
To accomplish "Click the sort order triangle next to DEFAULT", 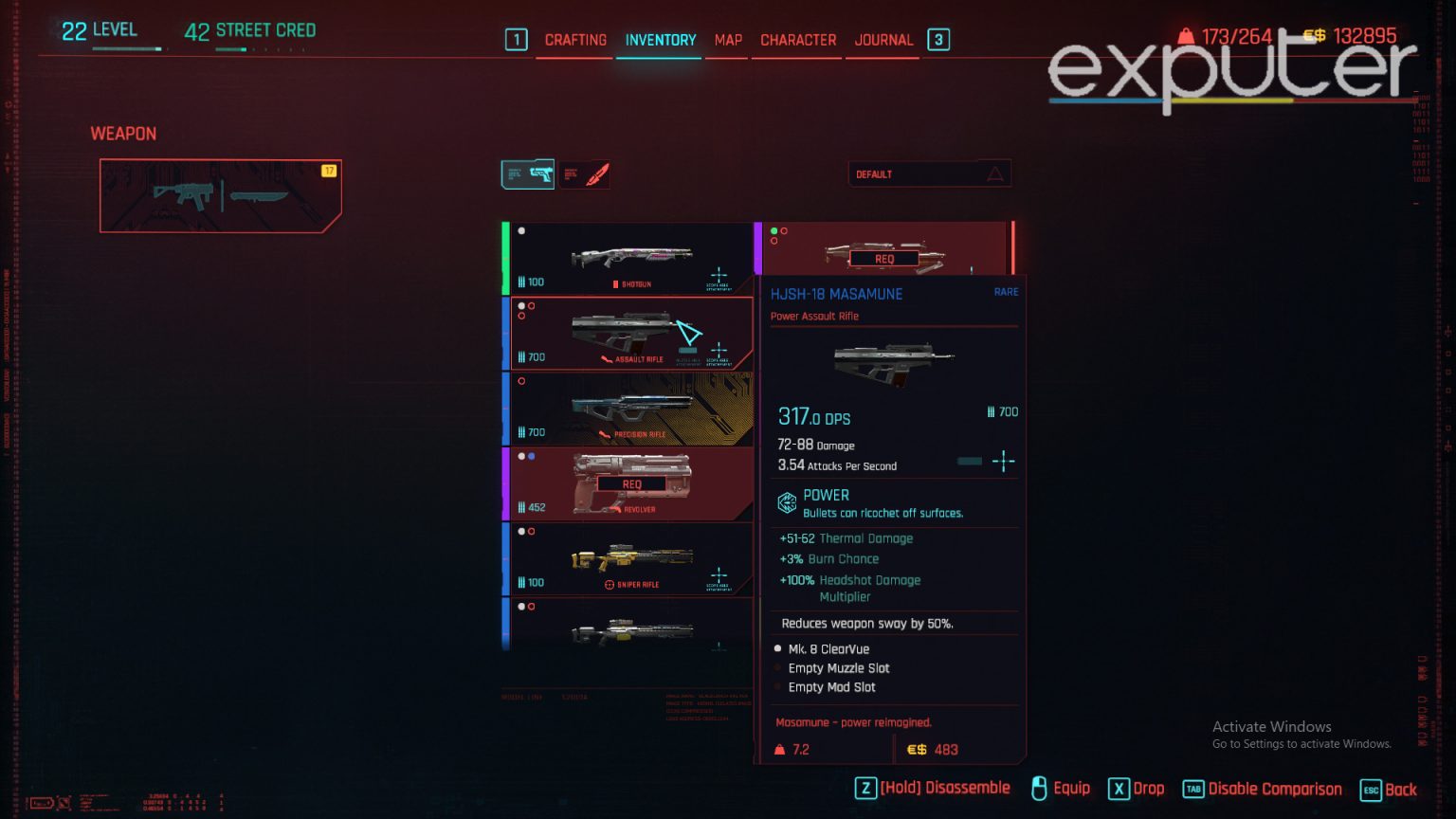I will point(995,173).
